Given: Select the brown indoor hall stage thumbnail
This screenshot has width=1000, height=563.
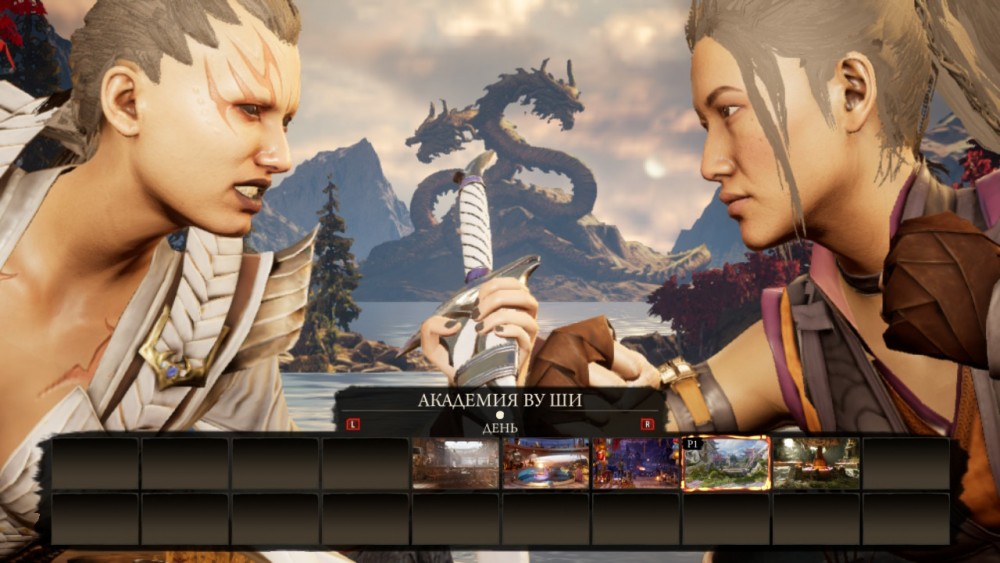Looking at the screenshot, I should 456,463.
